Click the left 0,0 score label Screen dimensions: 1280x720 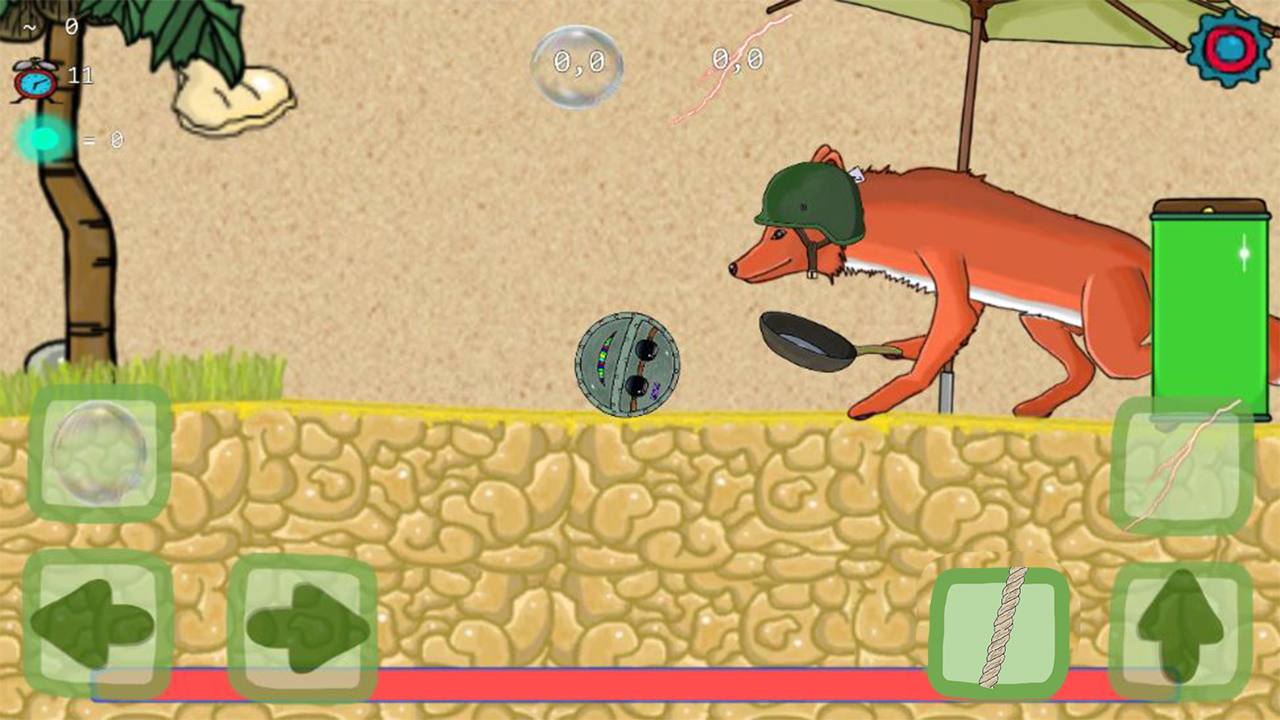[578, 62]
